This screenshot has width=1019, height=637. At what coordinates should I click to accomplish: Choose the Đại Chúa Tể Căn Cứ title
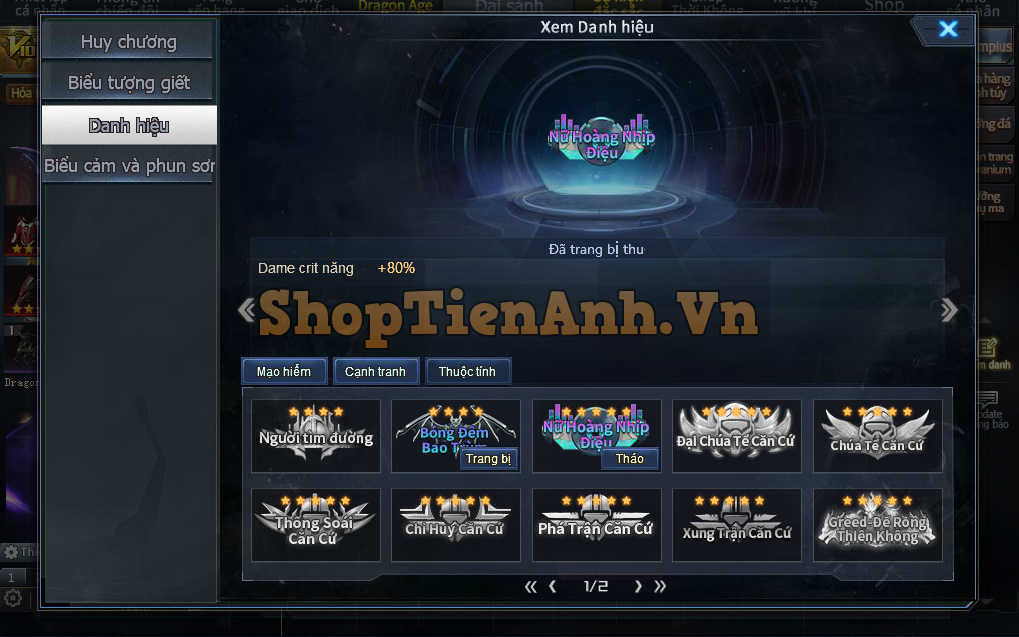(737, 435)
